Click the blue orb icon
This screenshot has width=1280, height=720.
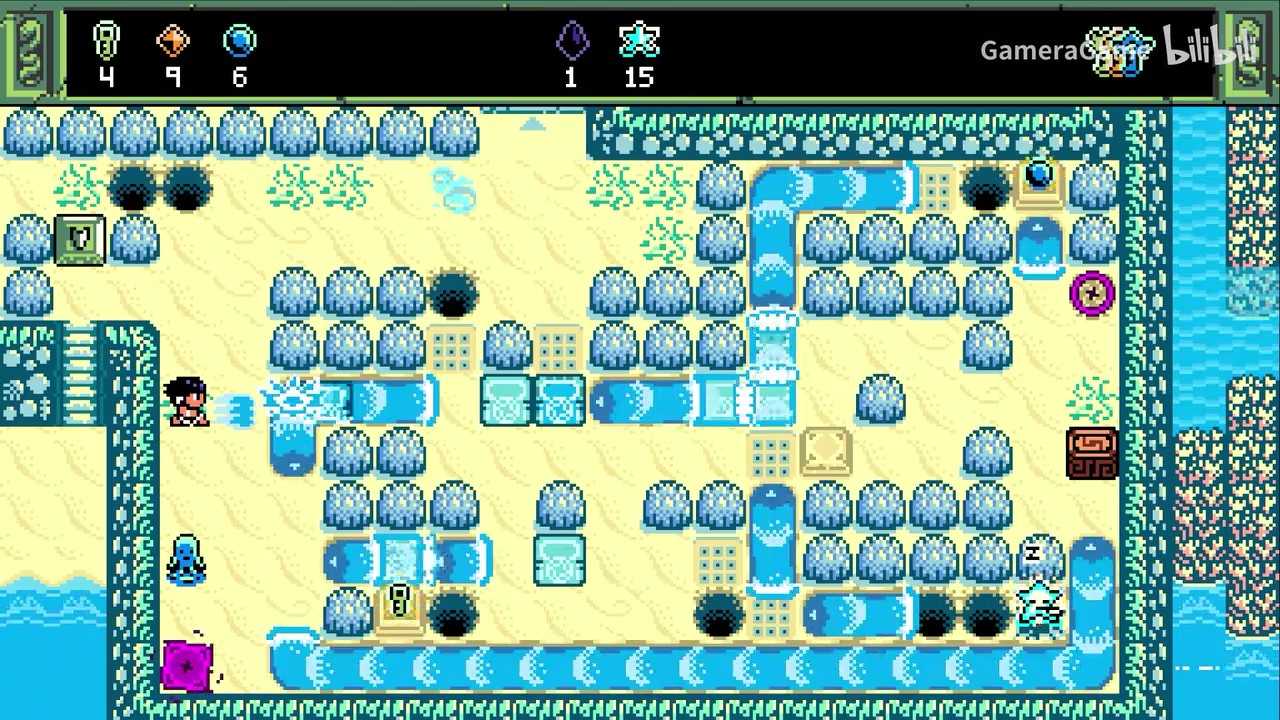[x=240, y=41]
